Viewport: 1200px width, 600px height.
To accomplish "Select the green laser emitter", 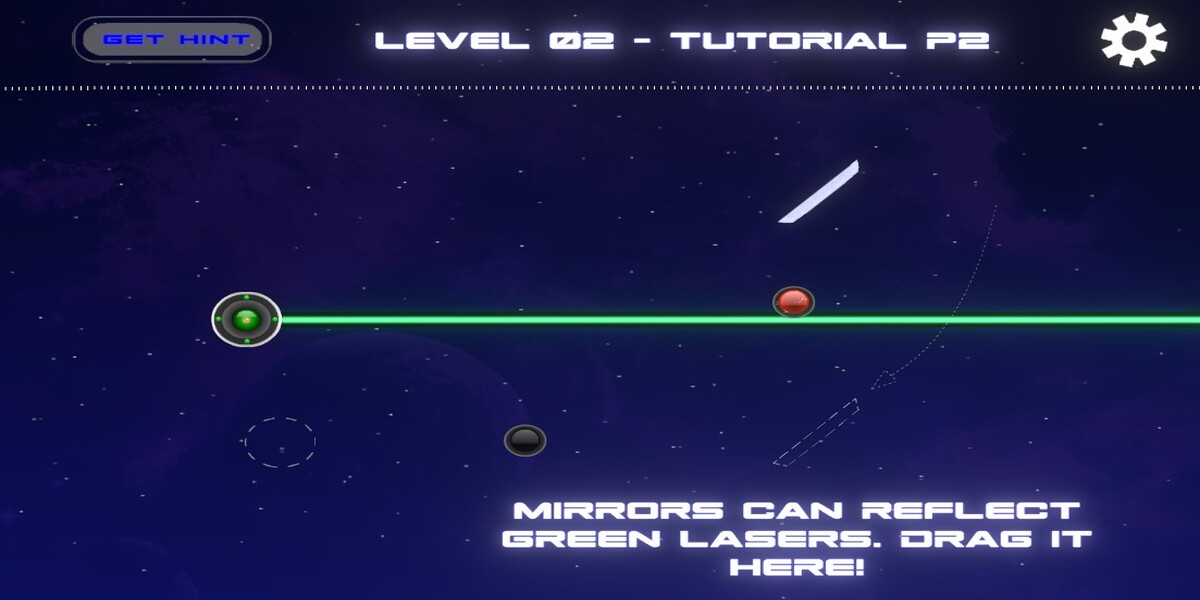I will tap(246, 320).
